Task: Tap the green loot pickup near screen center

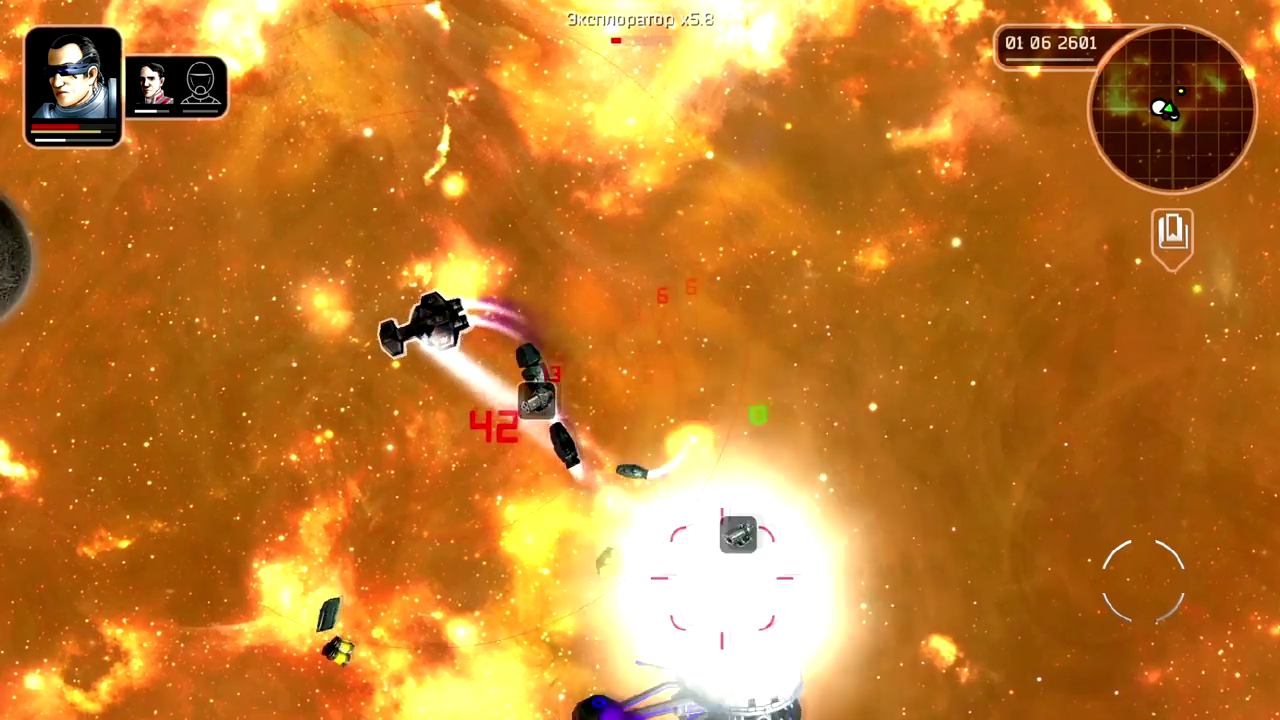Action: pos(757,415)
